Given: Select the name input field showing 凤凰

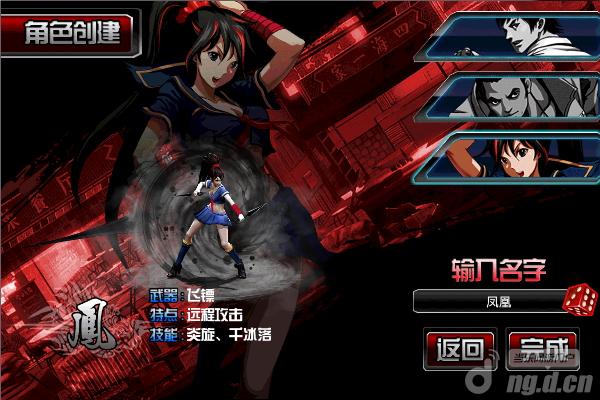Looking at the screenshot, I should pyautogui.click(x=487, y=299).
